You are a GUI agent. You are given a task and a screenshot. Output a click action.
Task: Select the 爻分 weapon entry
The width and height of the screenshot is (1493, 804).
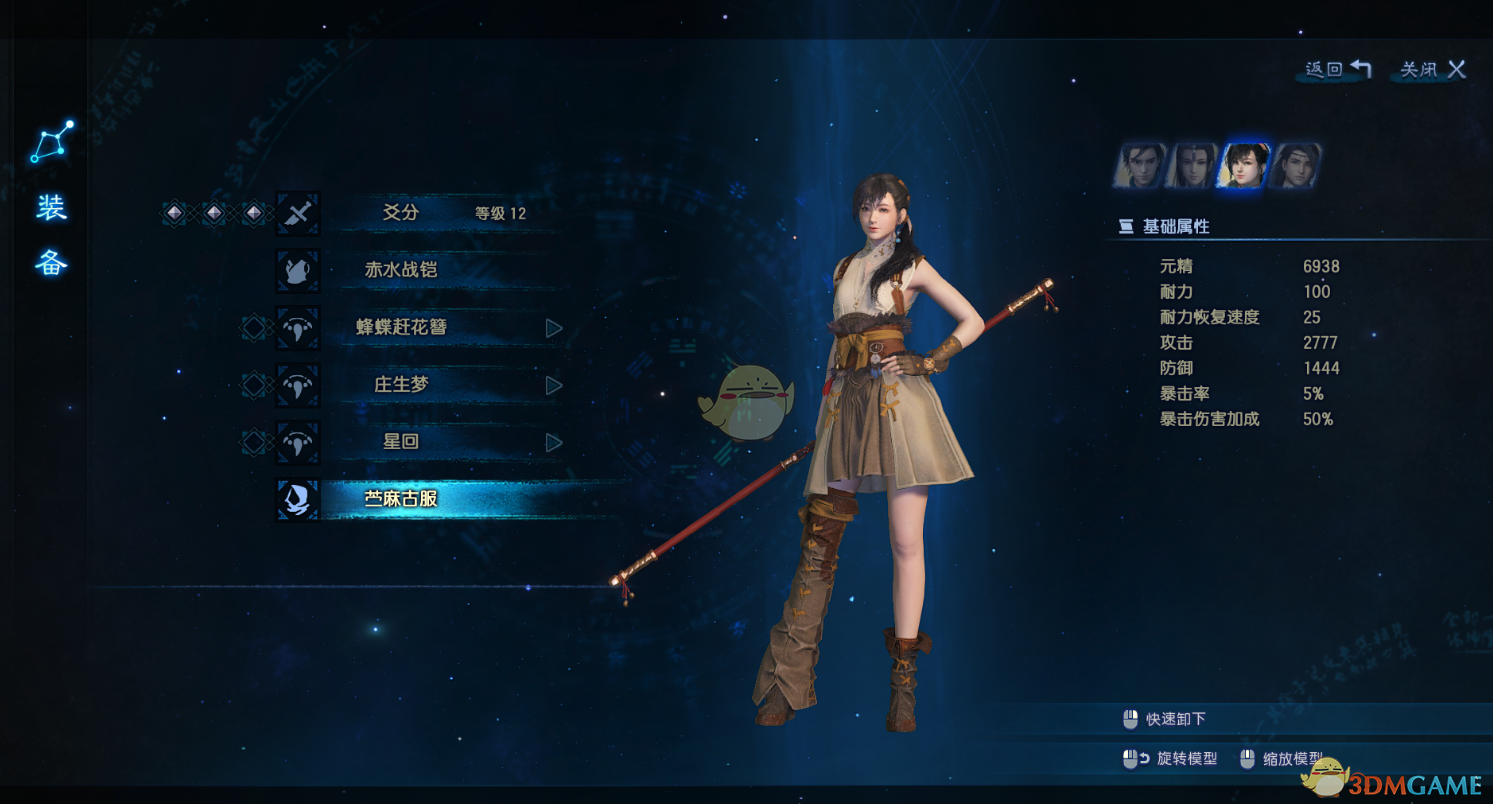(x=401, y=213)
